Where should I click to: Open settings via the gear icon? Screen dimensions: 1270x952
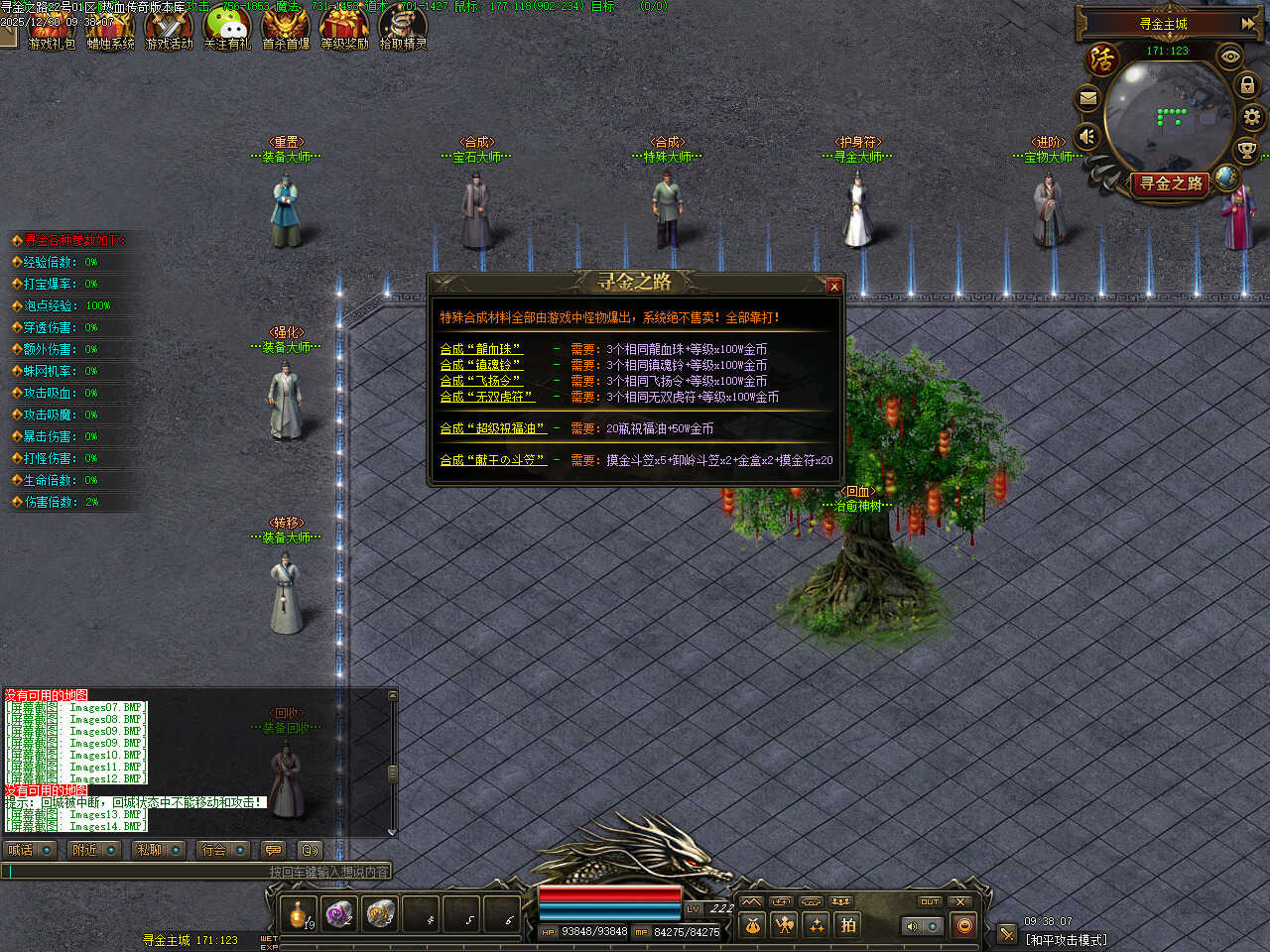point(1252,117)
